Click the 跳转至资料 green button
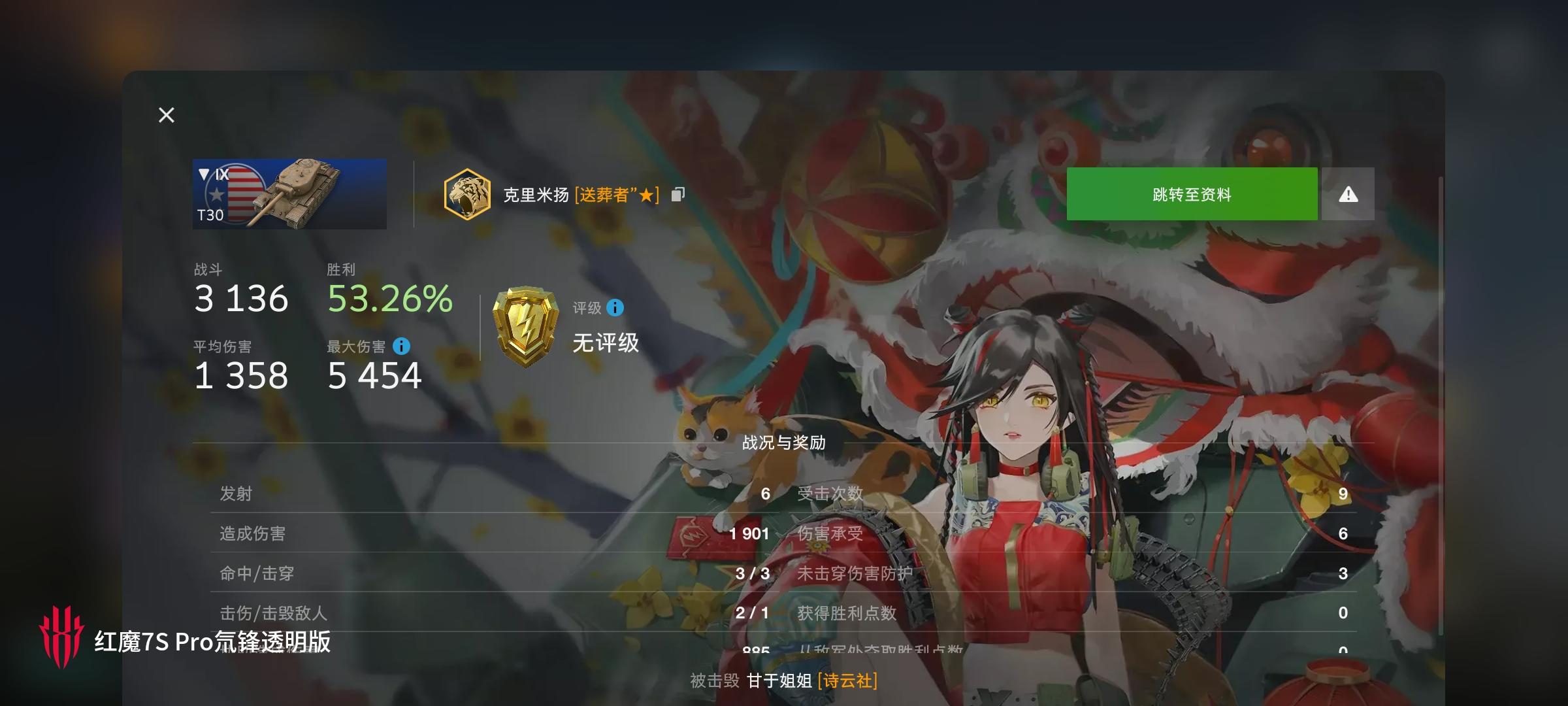This screenshot has height=706, width=1568. [1191, 193]
